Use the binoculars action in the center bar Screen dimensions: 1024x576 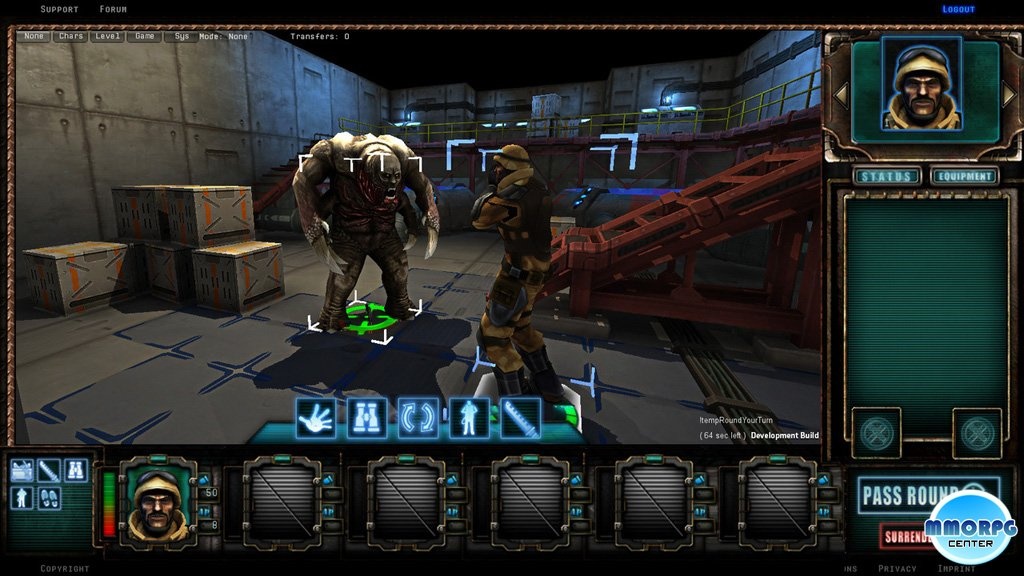click(367, 418)
